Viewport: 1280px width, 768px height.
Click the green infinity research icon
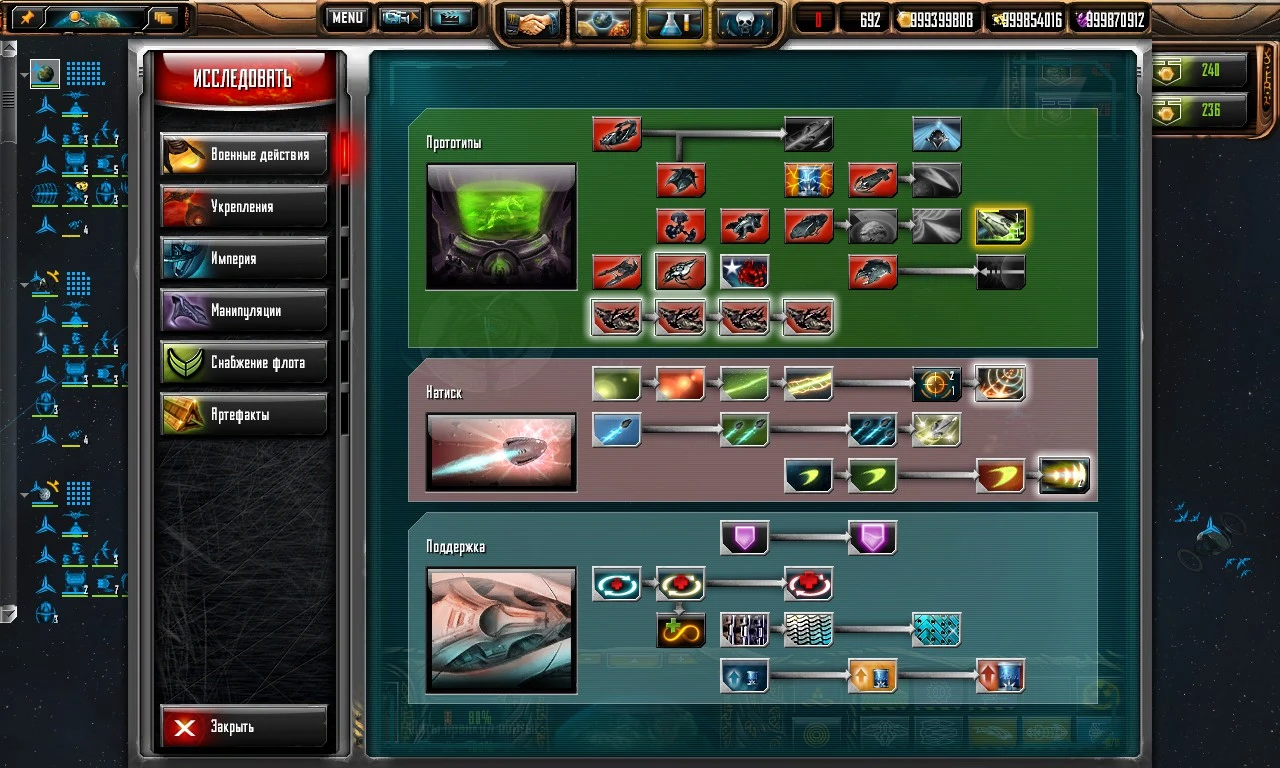(680, 630)
